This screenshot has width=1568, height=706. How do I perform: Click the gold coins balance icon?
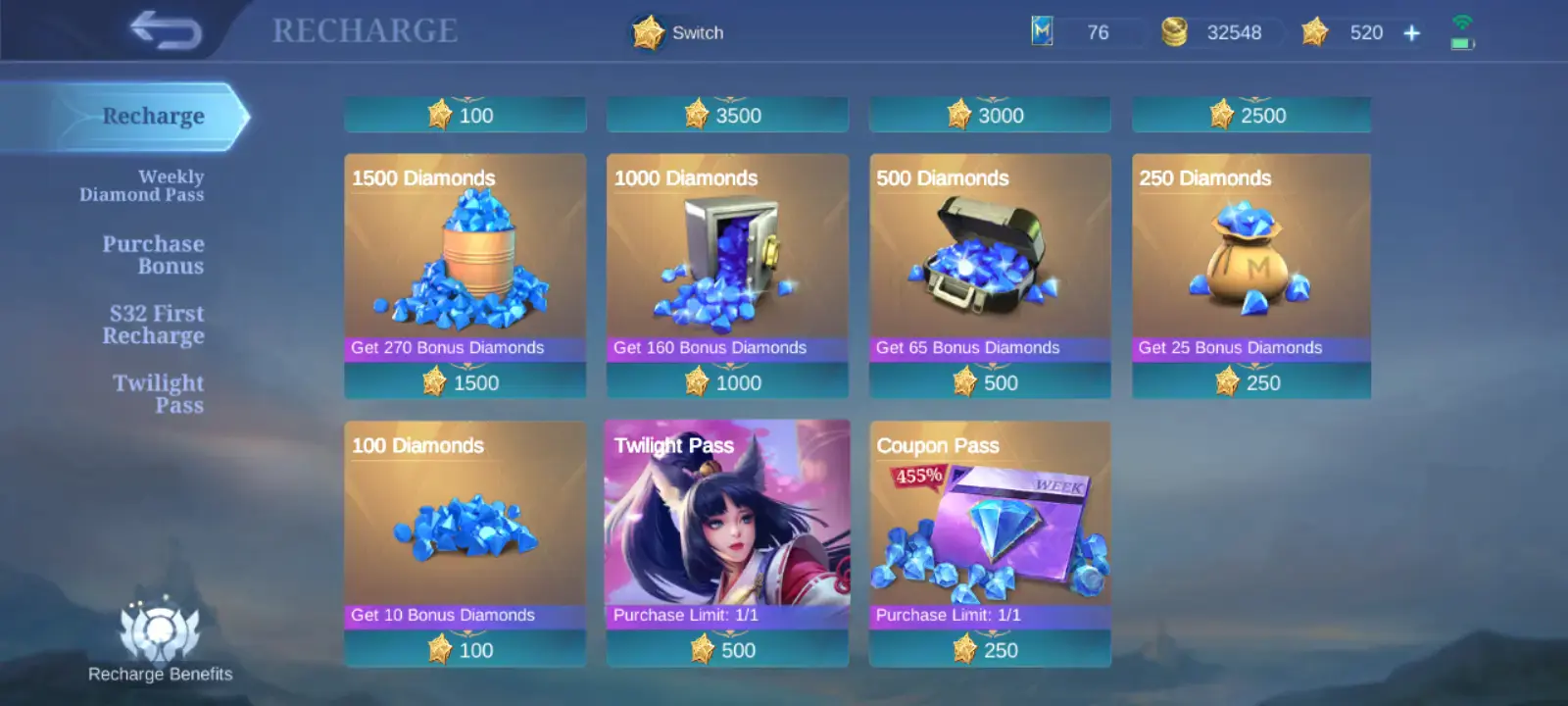[1175, 31]
